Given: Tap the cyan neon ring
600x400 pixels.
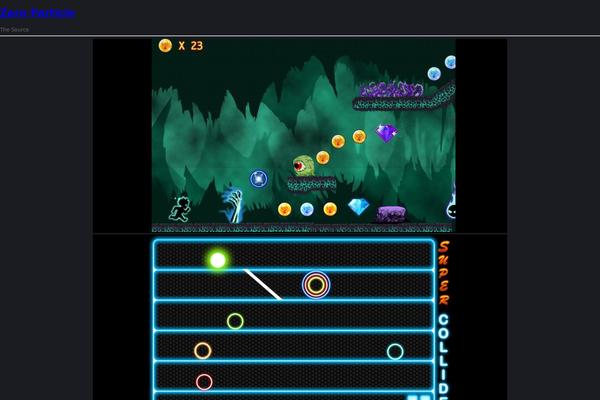Looking at the screenshot, I should point(395,351).
